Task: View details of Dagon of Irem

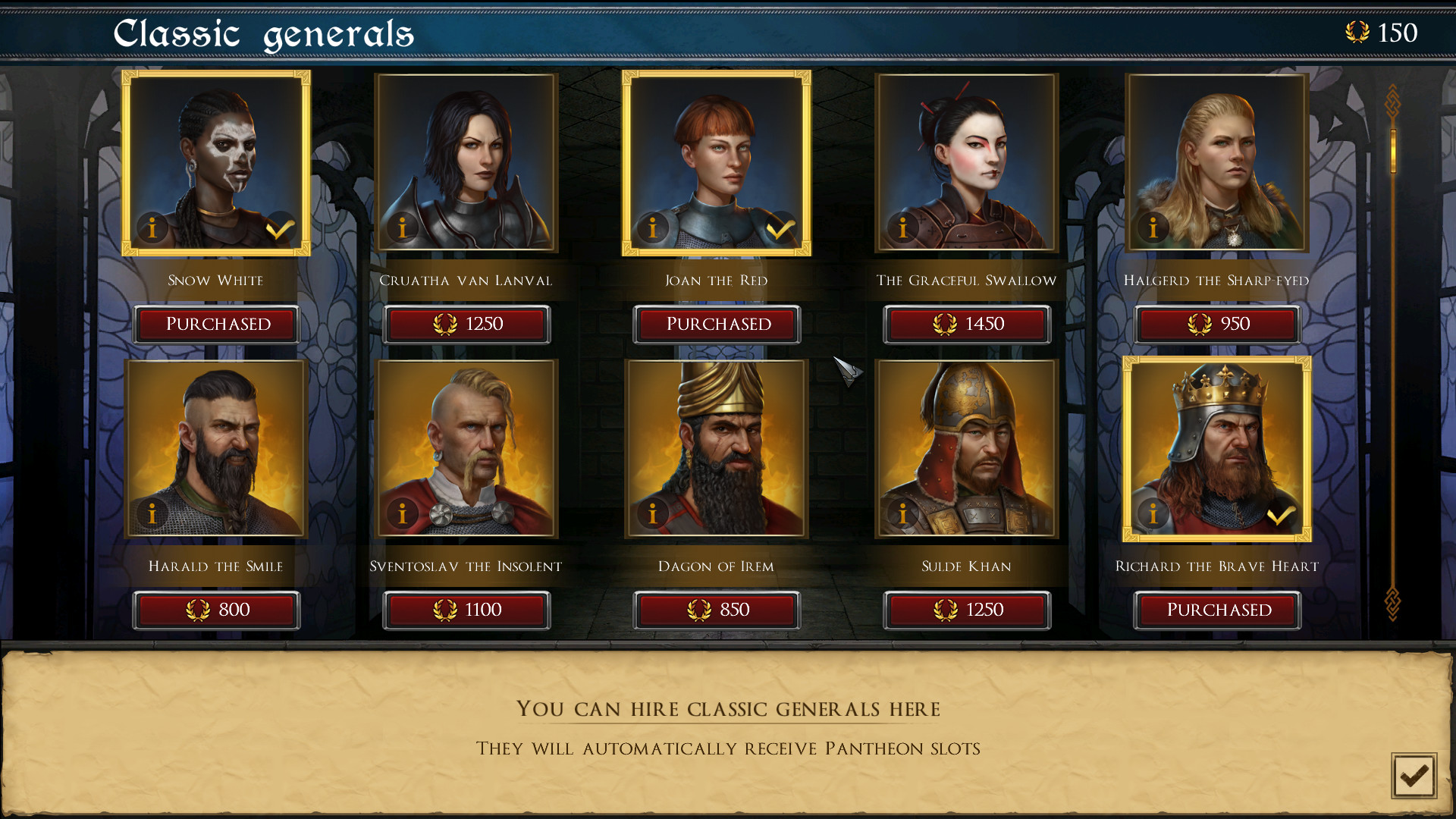Action: pyautogui.click(x=652, y=513)
